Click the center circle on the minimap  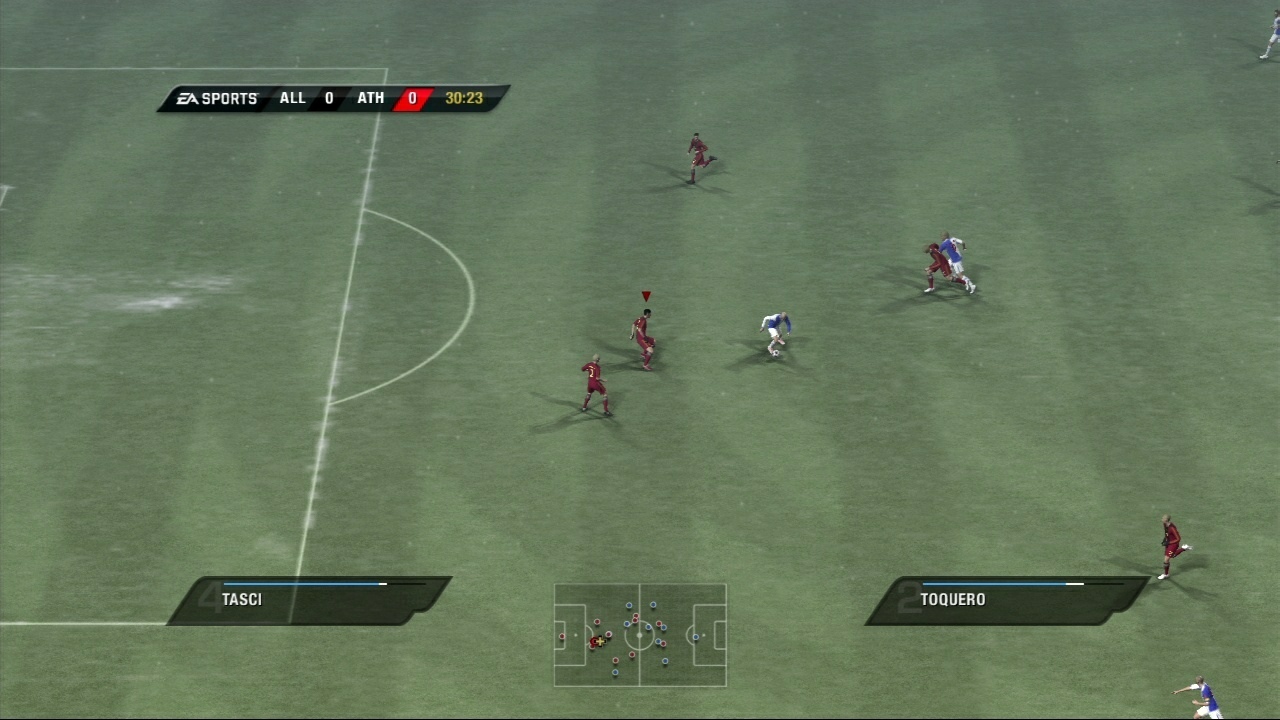tap(640, 635)
